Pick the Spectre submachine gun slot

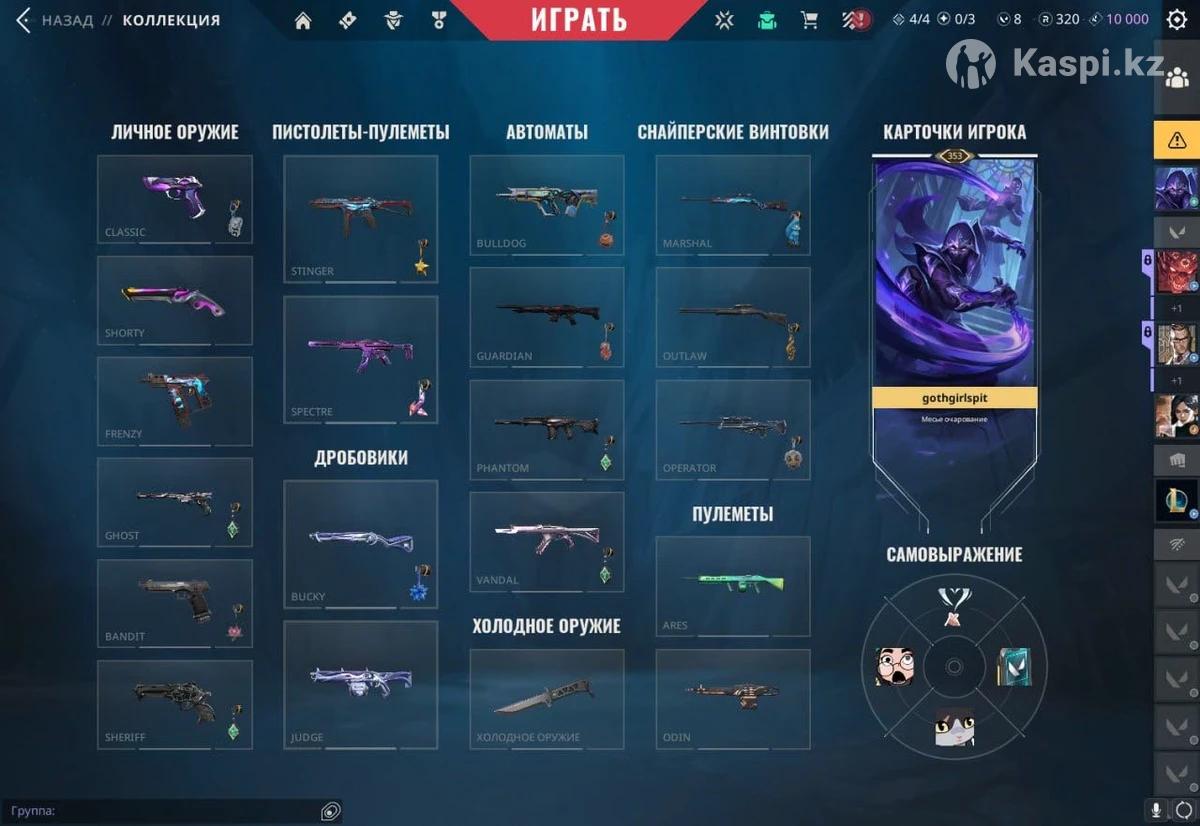(360, 359)
